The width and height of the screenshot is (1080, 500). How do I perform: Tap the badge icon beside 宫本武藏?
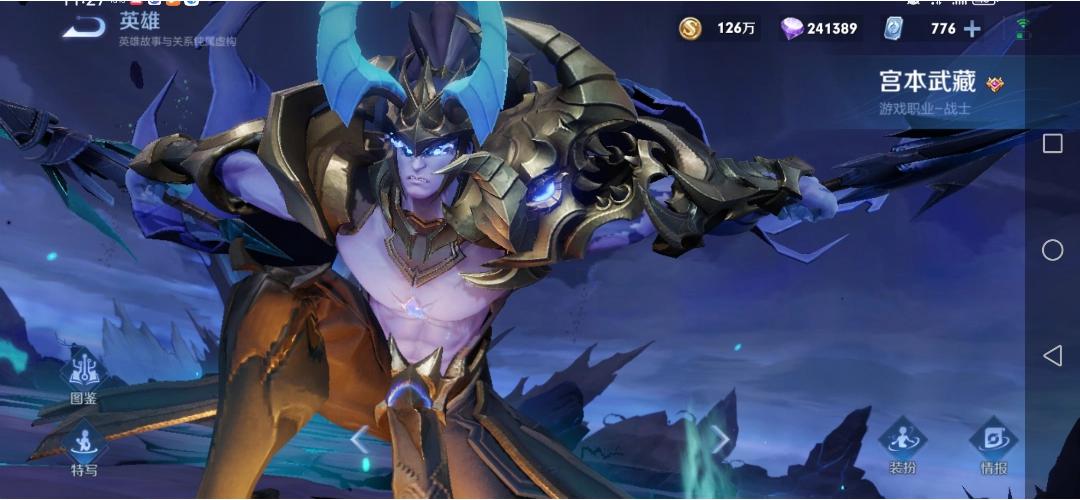coord(995,84)
